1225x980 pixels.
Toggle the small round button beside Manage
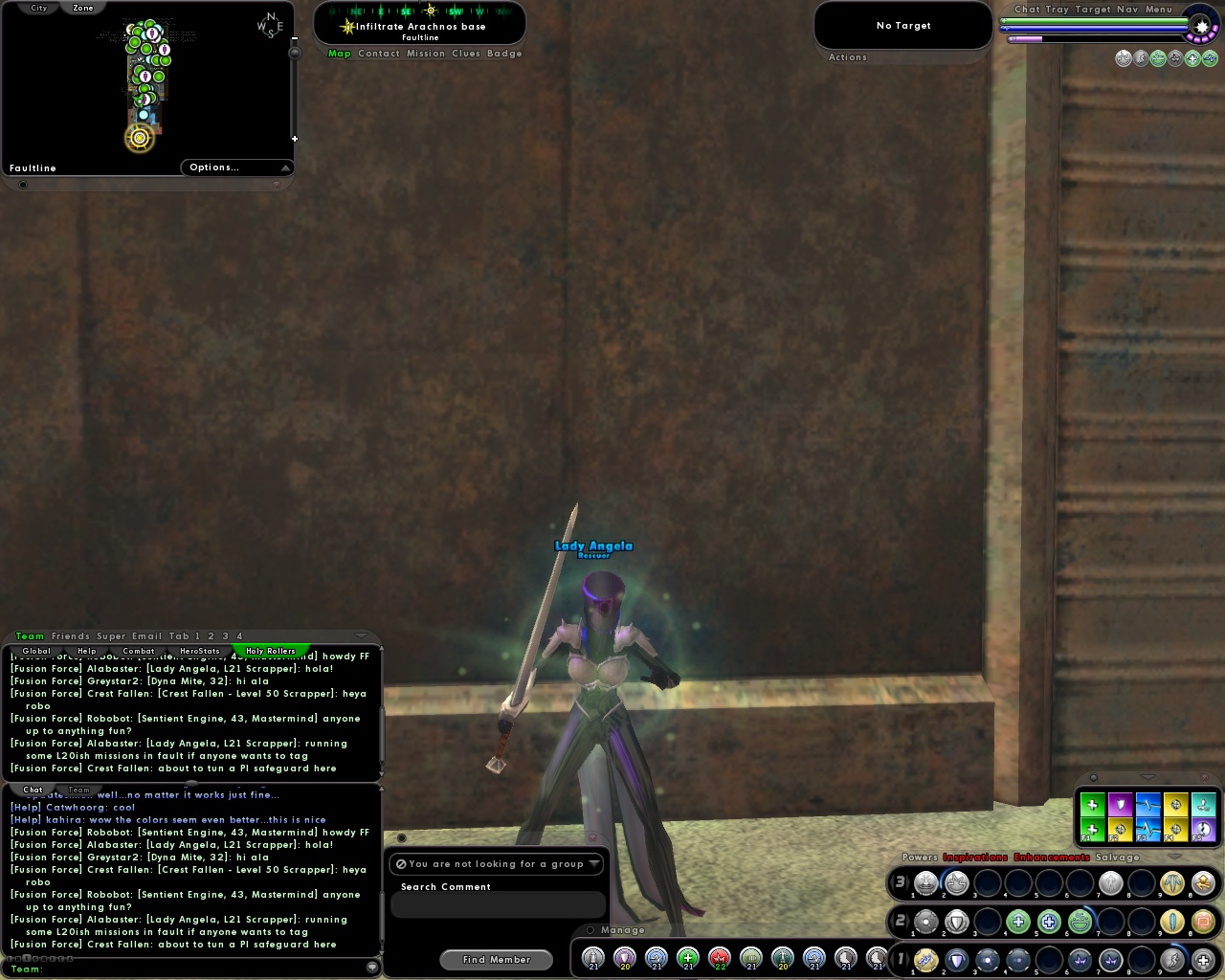click(x=590, y=929)
